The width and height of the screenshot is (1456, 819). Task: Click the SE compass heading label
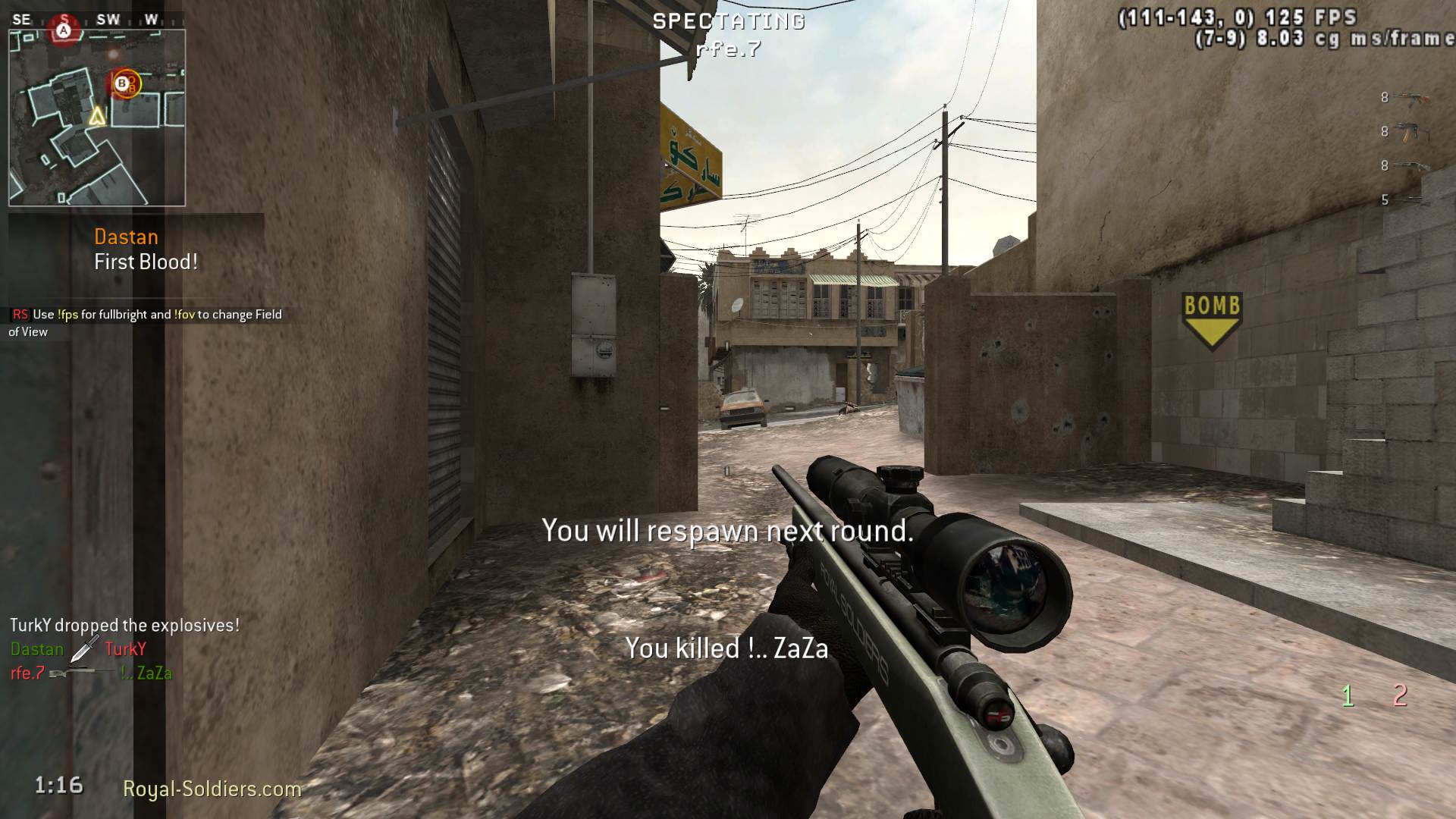click(x=23, y=18)
